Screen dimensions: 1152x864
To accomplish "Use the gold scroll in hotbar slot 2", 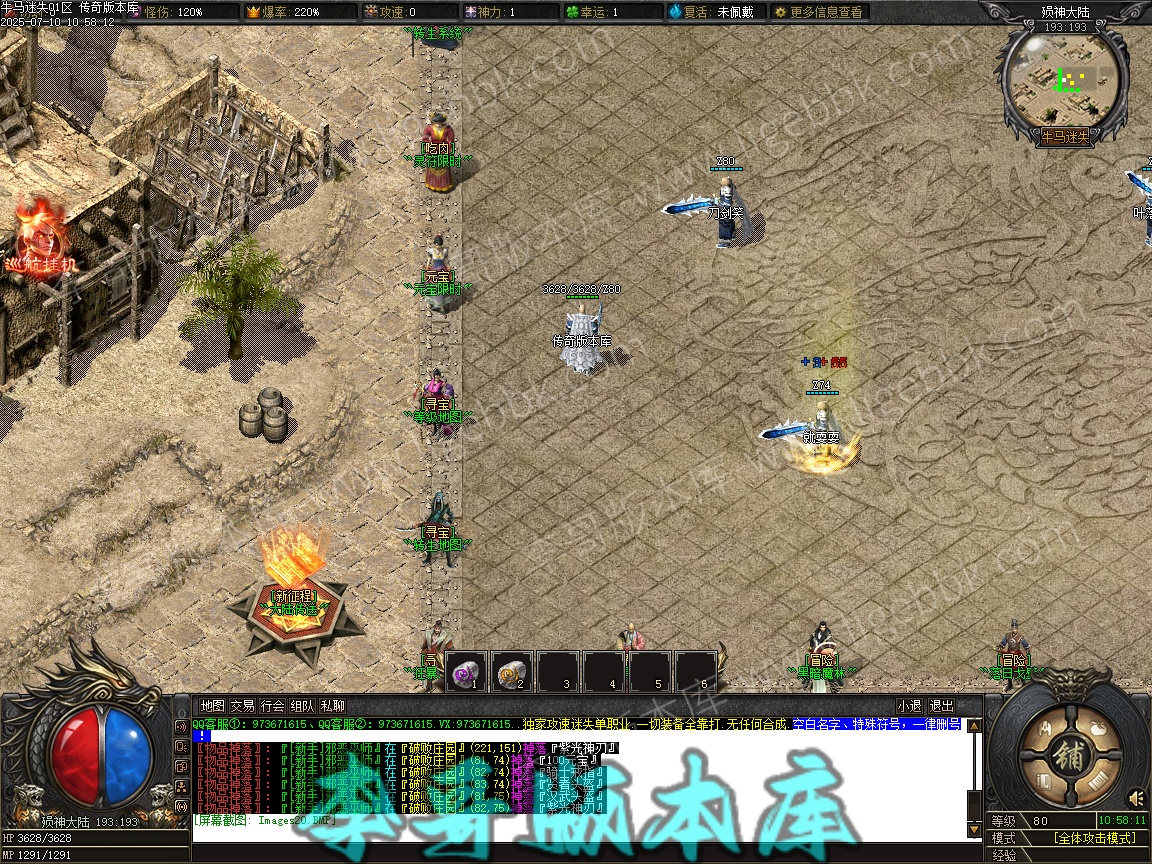I will [512, 672].
